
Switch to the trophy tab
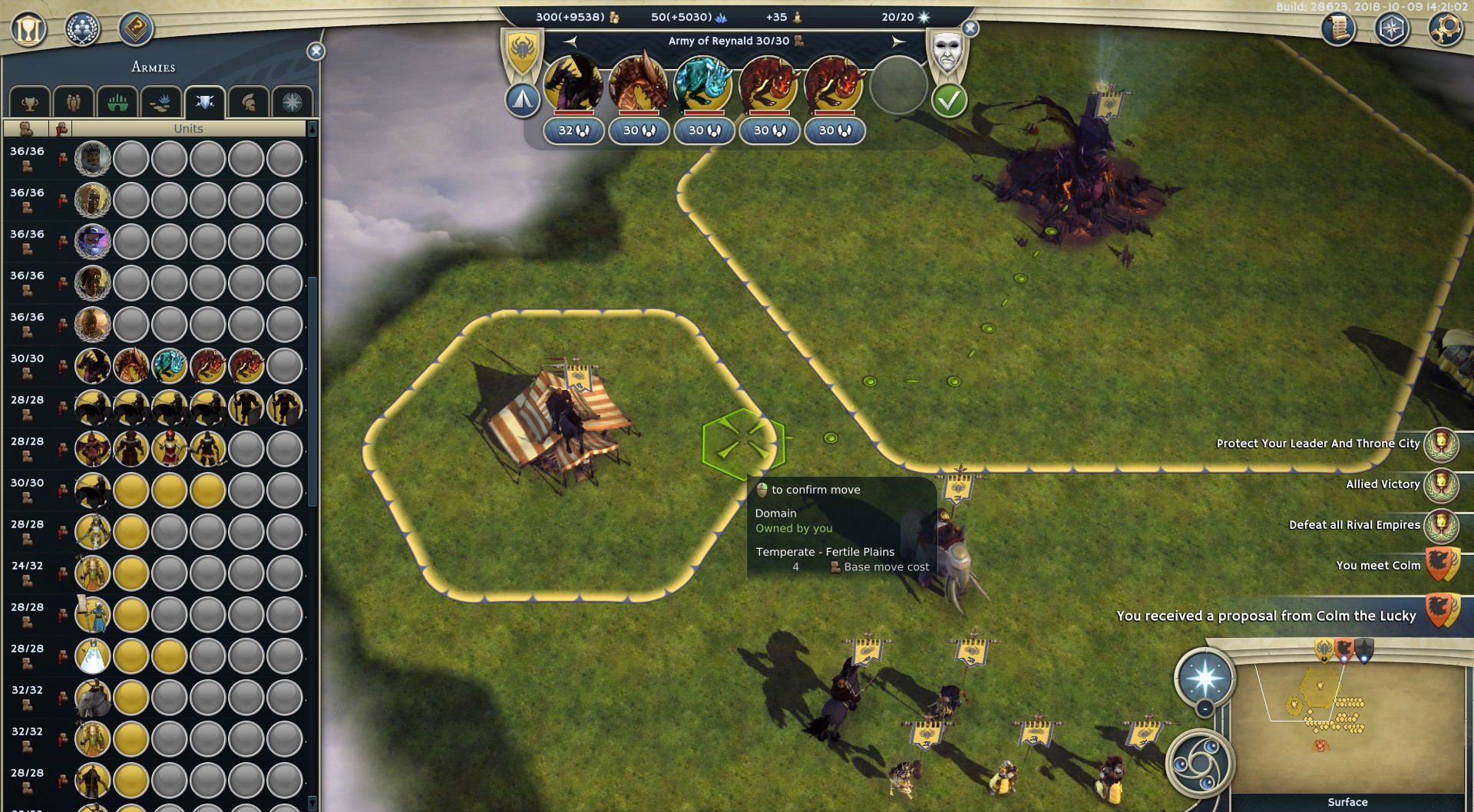click(30, 103)
